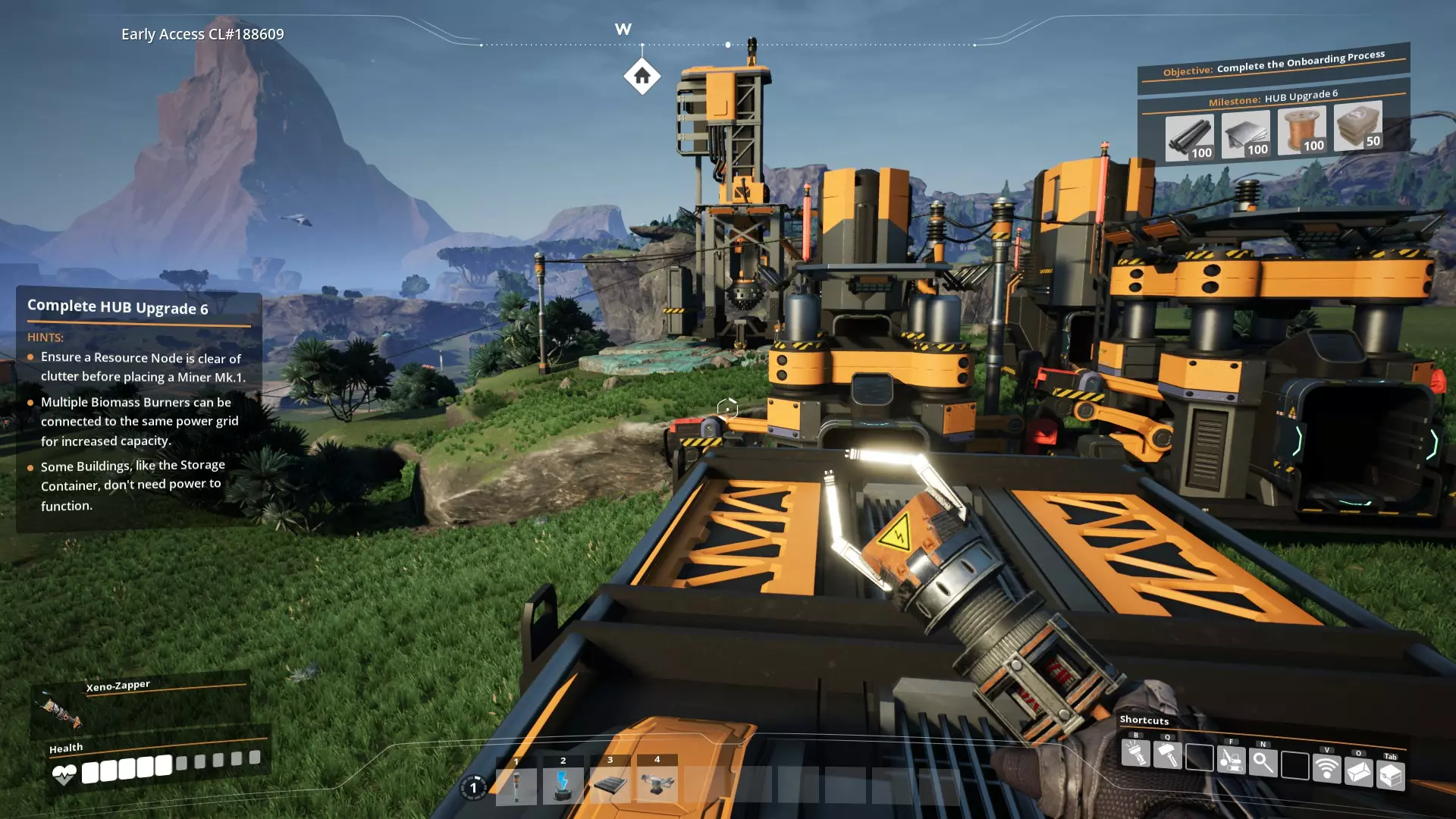The width and height of the screenshot is (1456, 819).
Task: Activate the resource scanner signal icon
Action: pos(1326,768)
